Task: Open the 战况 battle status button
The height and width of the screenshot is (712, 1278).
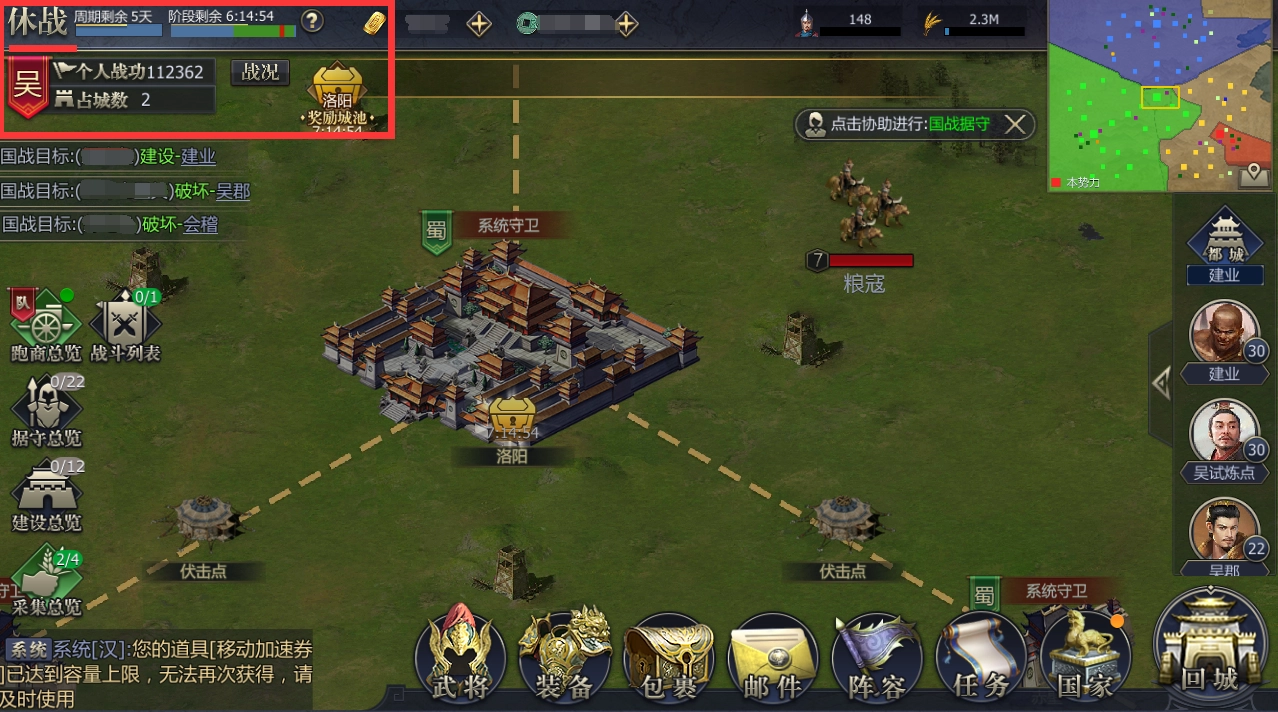Action: 260,72
